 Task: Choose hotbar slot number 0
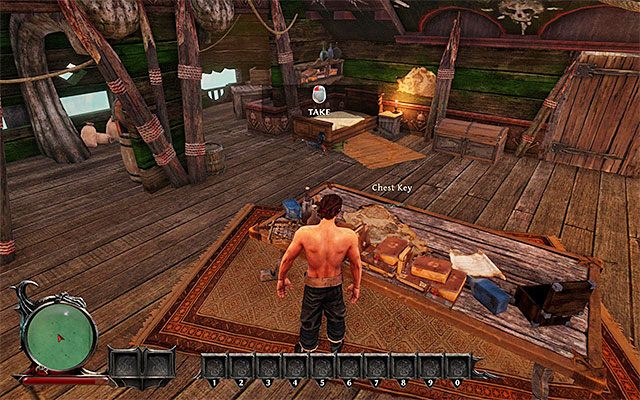point(457,364)
